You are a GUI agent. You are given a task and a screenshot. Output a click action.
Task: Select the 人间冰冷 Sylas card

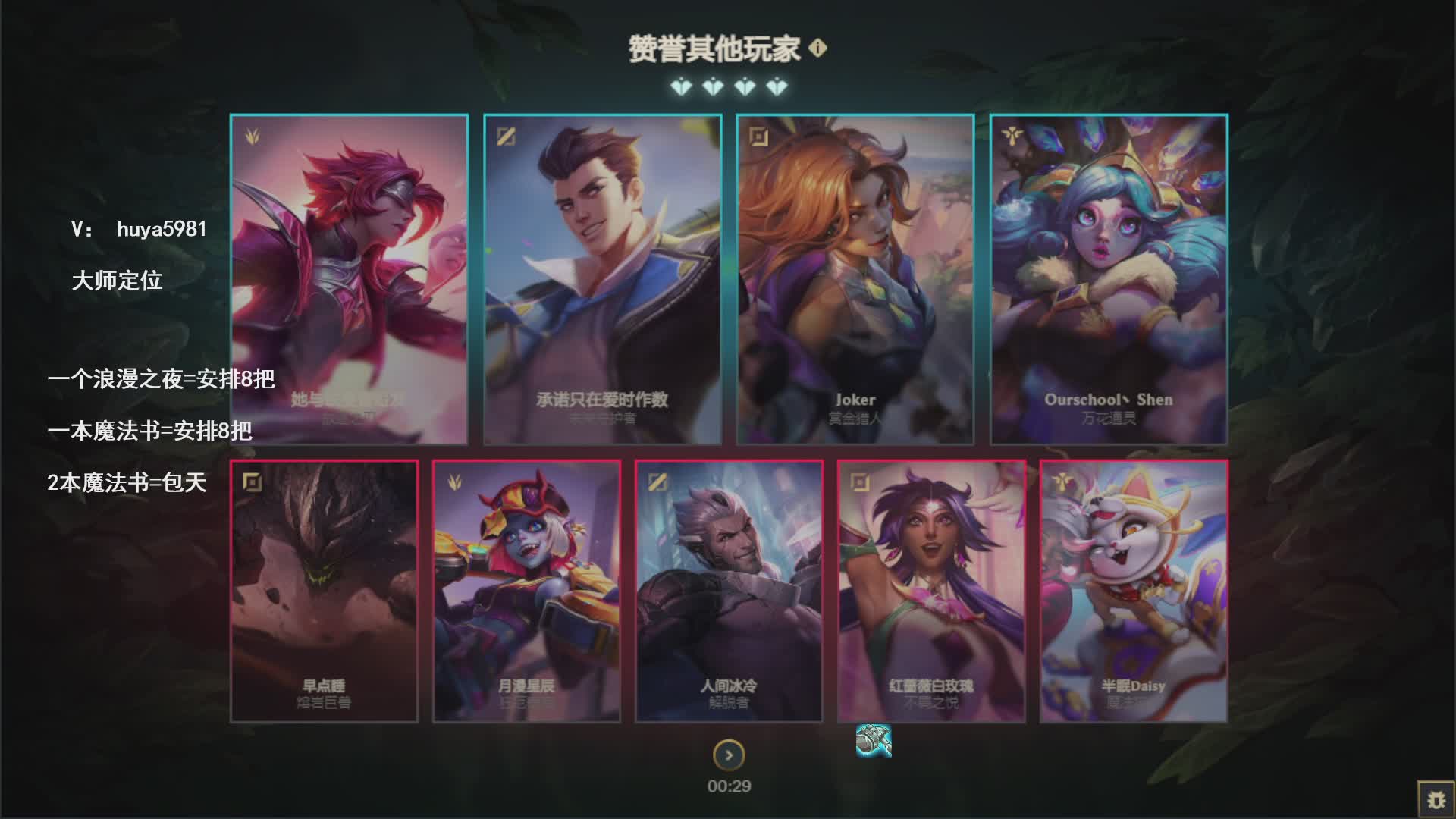pos(729,591)
